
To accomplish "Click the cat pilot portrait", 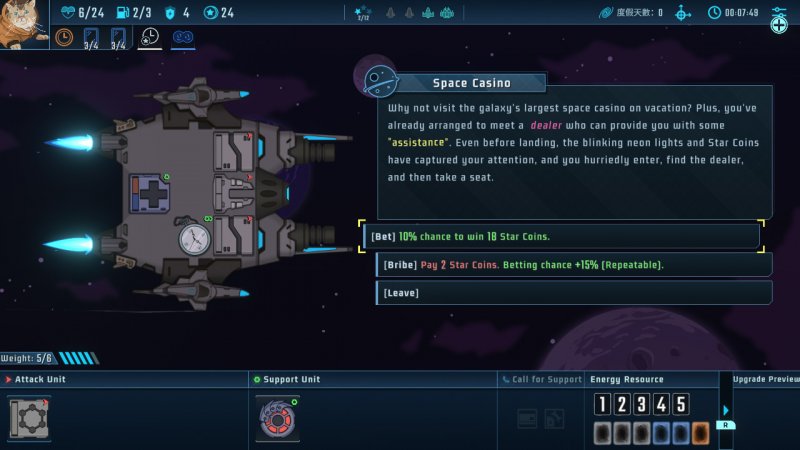I will [23, 24].
